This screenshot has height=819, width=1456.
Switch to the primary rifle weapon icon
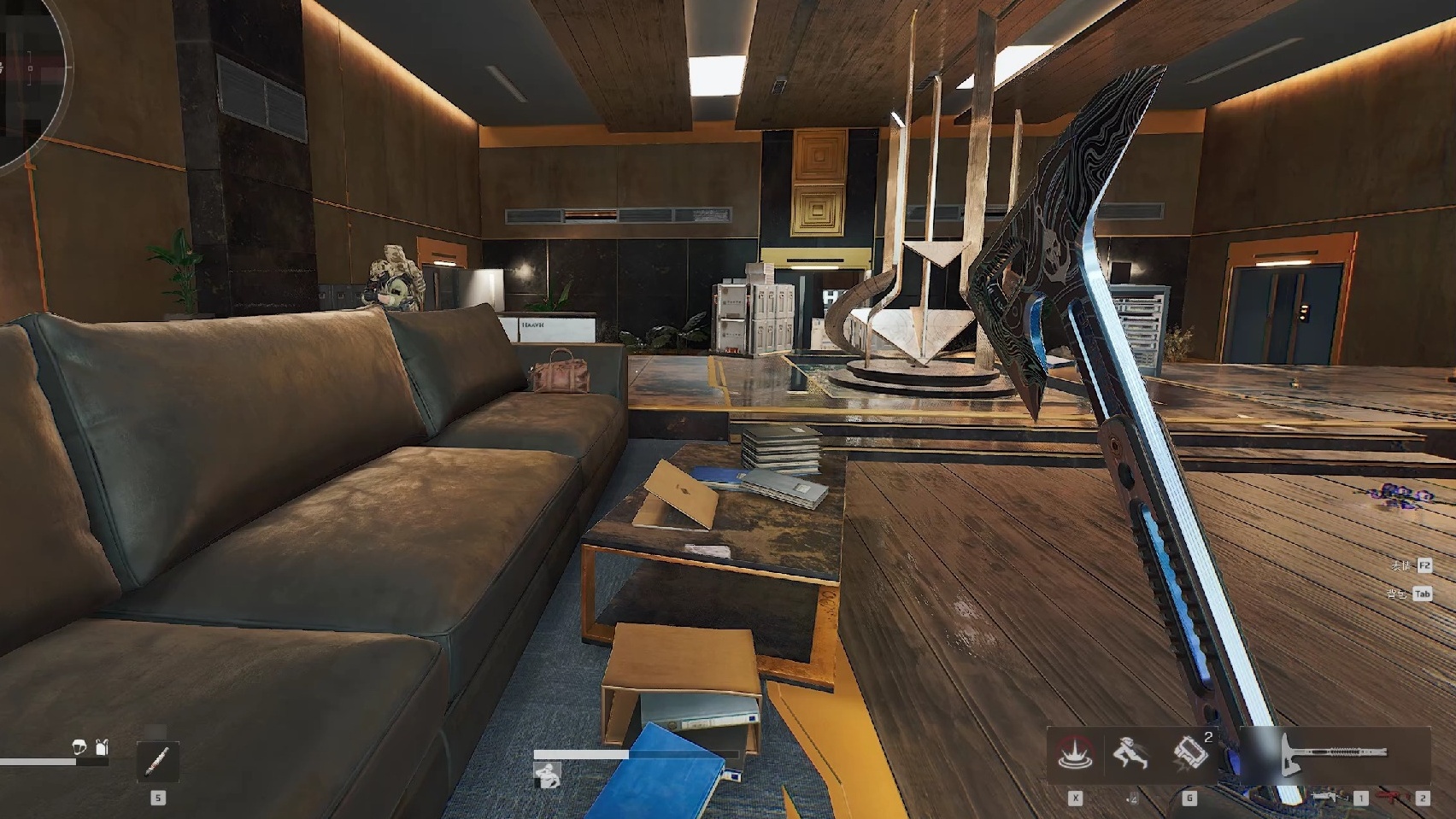tap(1326, 798)
